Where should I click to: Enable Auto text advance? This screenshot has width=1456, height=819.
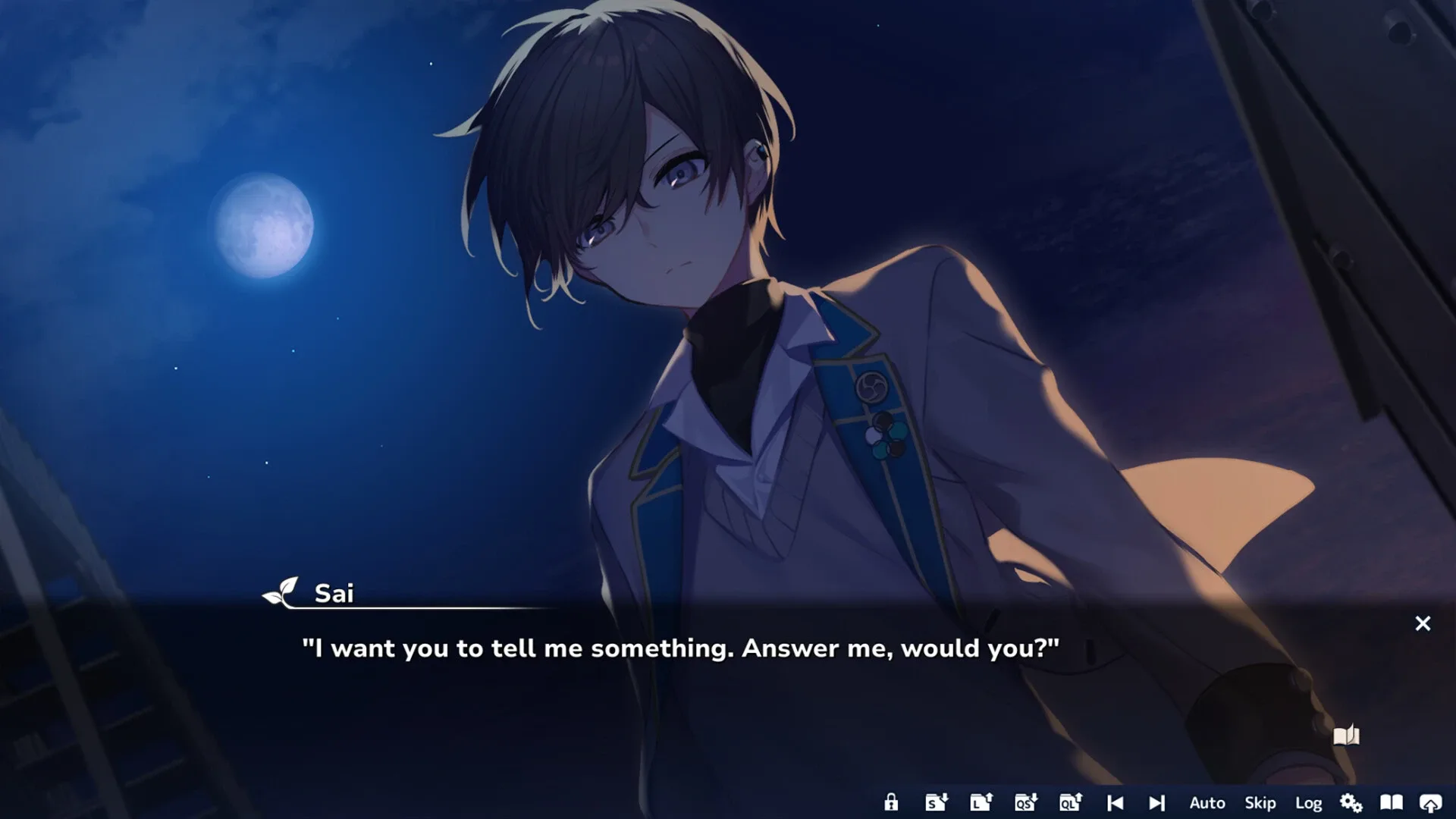1207,802
